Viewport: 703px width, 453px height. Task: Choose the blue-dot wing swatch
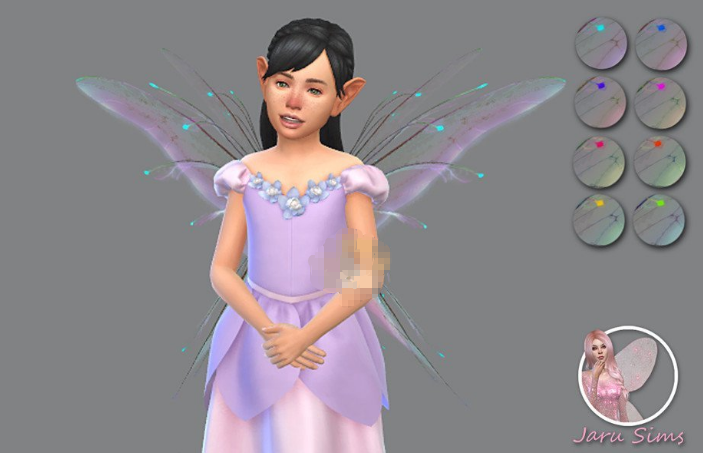point(660,43)
